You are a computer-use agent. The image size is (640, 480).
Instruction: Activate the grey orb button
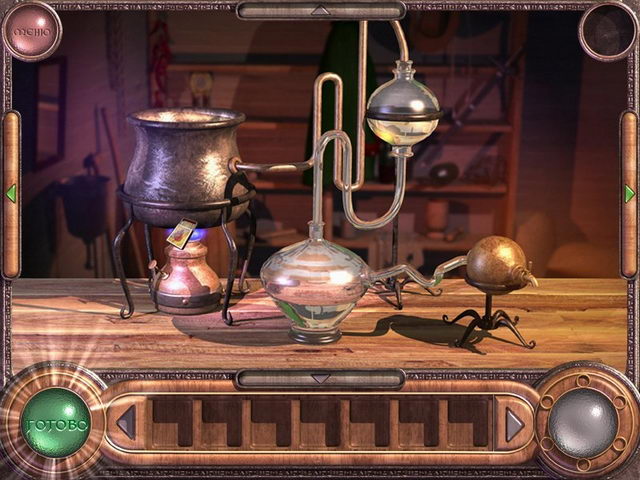[583, 422]
